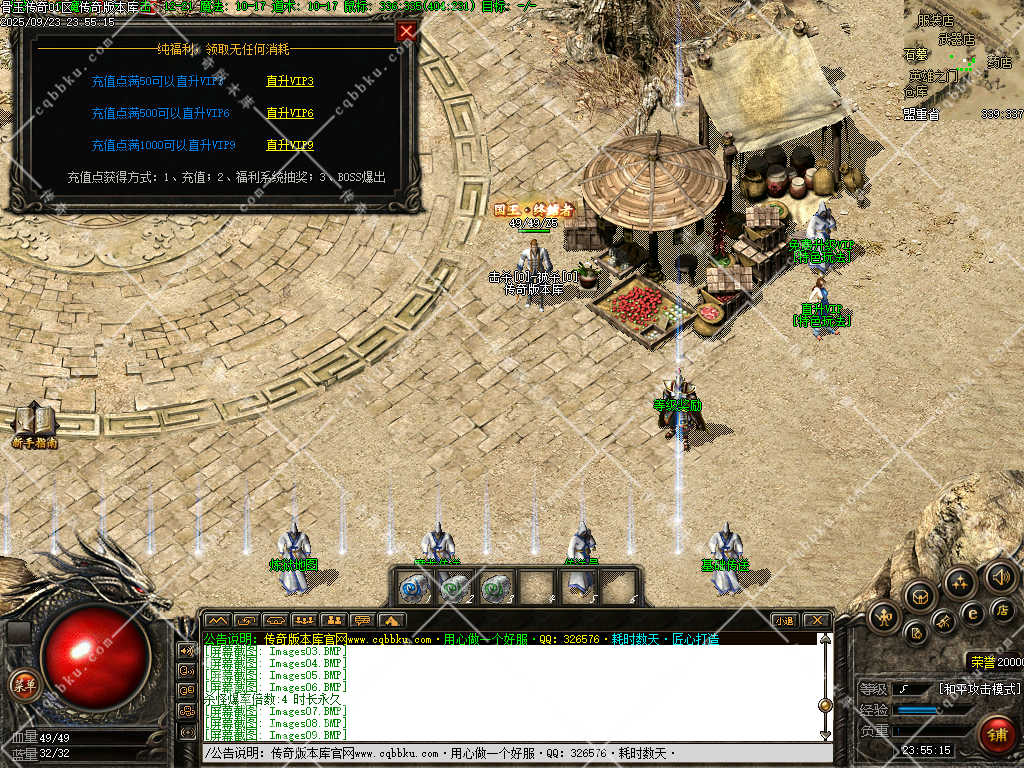Click the minimap in the corner

pyautogui.click(x=962, y=60)
